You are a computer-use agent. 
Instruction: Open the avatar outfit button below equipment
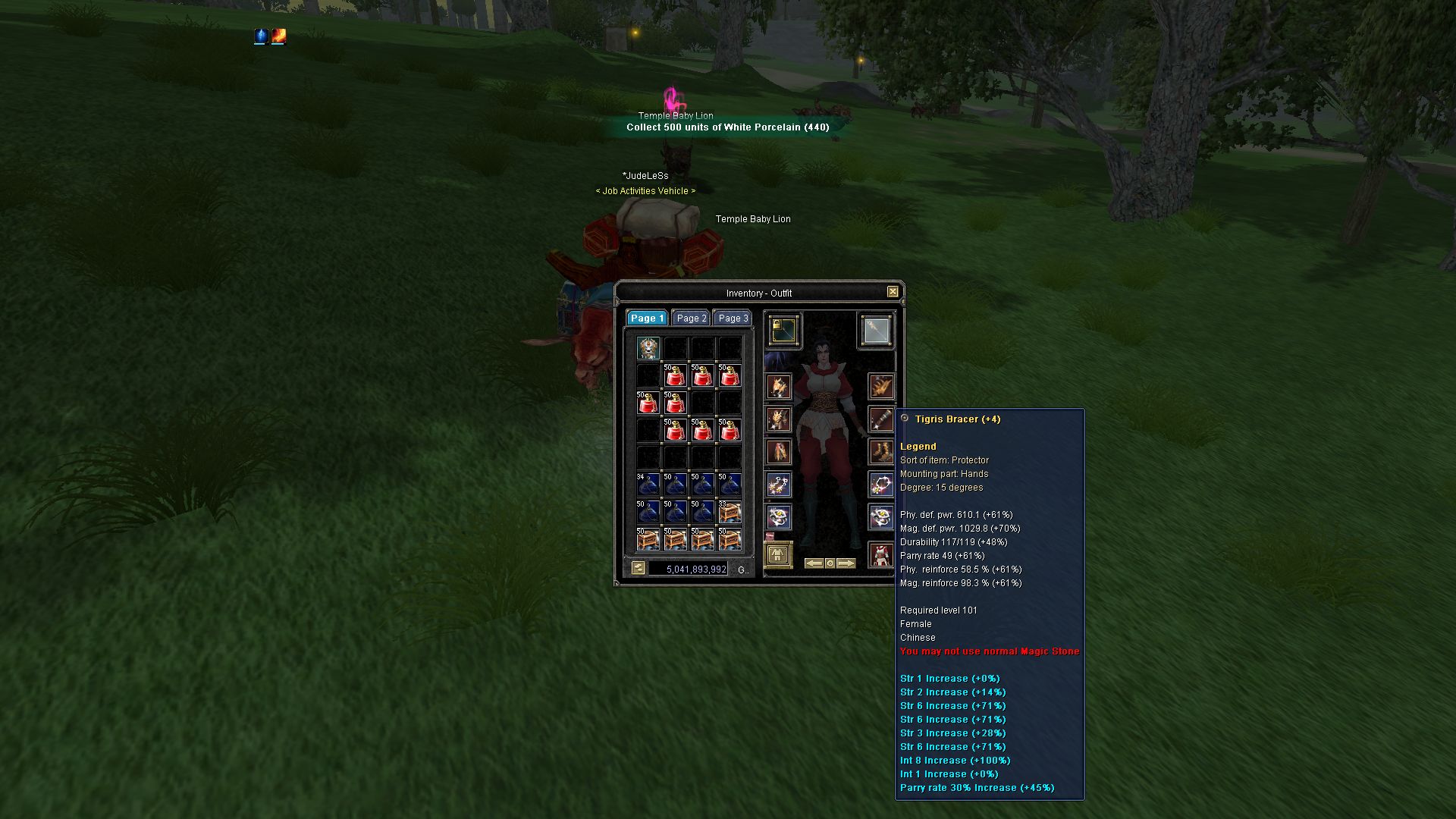coord(777,555)
